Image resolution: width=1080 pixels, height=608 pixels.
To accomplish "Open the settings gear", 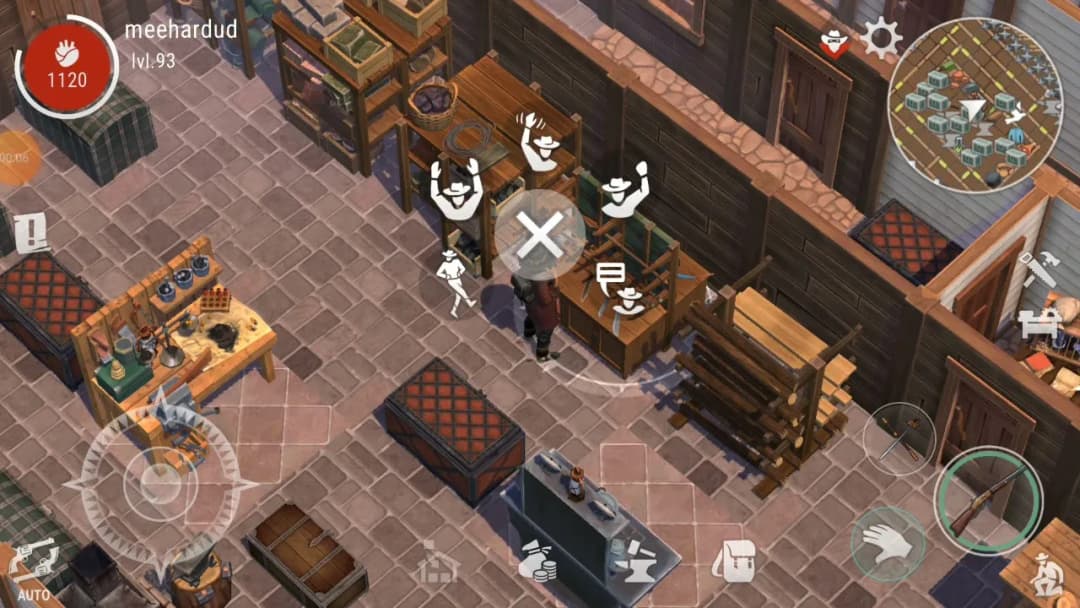I will tap(881, 41).
